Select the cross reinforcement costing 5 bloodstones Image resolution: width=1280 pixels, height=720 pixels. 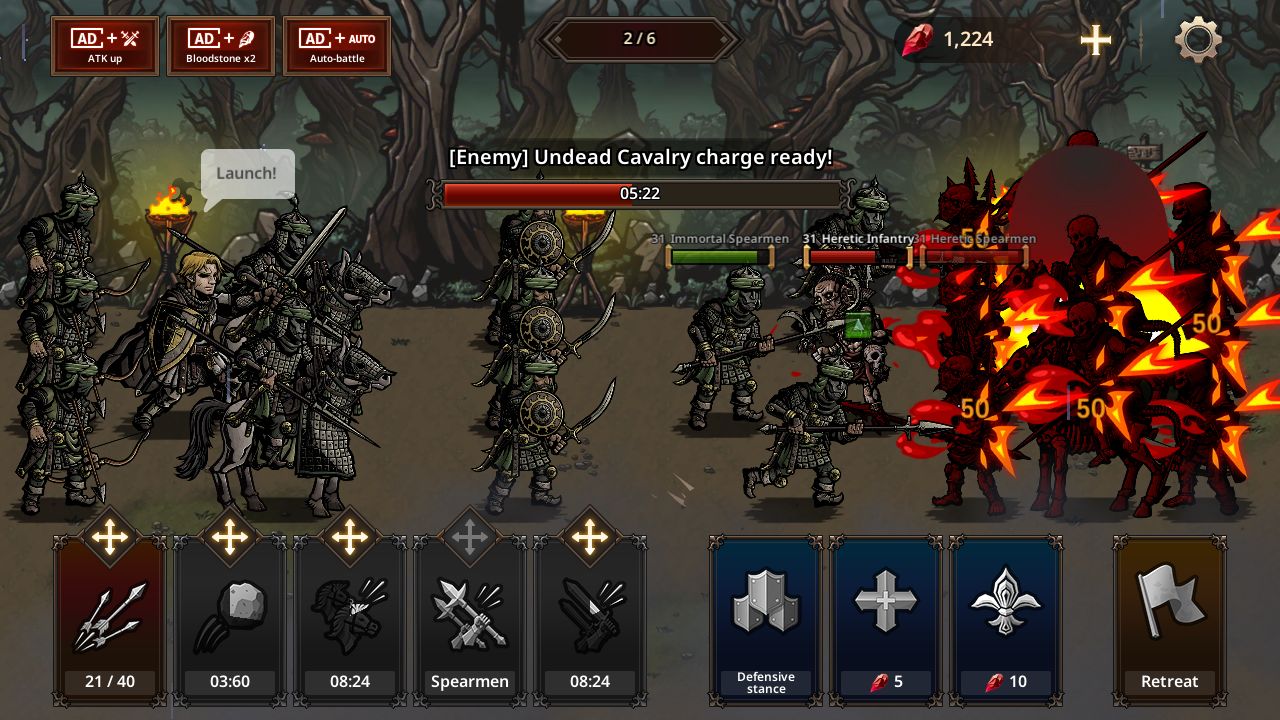(x=885, y=620)
